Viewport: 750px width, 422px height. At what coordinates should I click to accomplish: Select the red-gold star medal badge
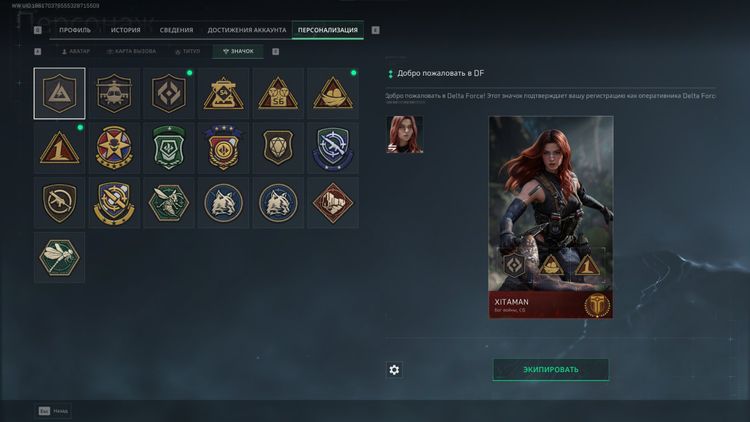114,149
